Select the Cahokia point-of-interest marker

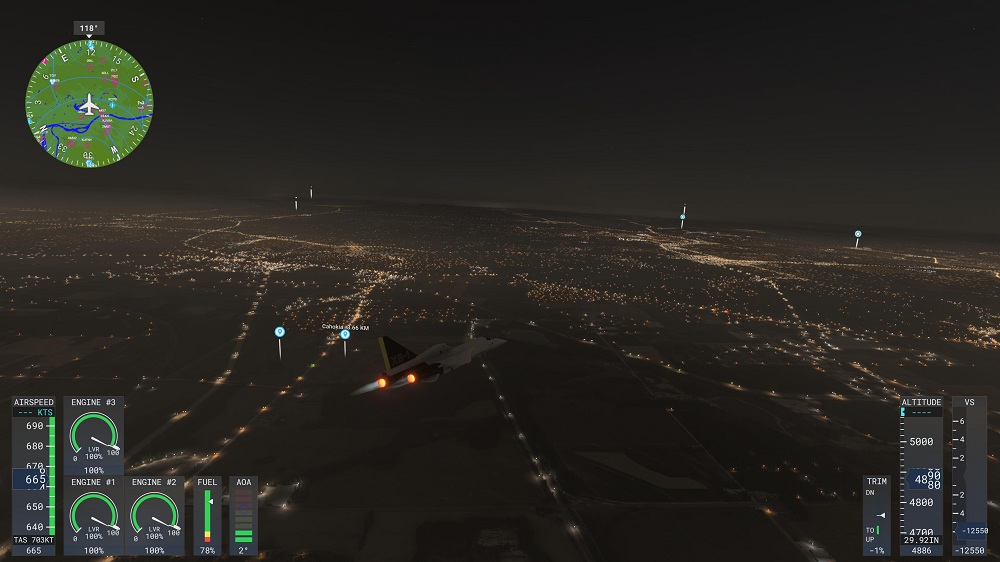point(345,335)
